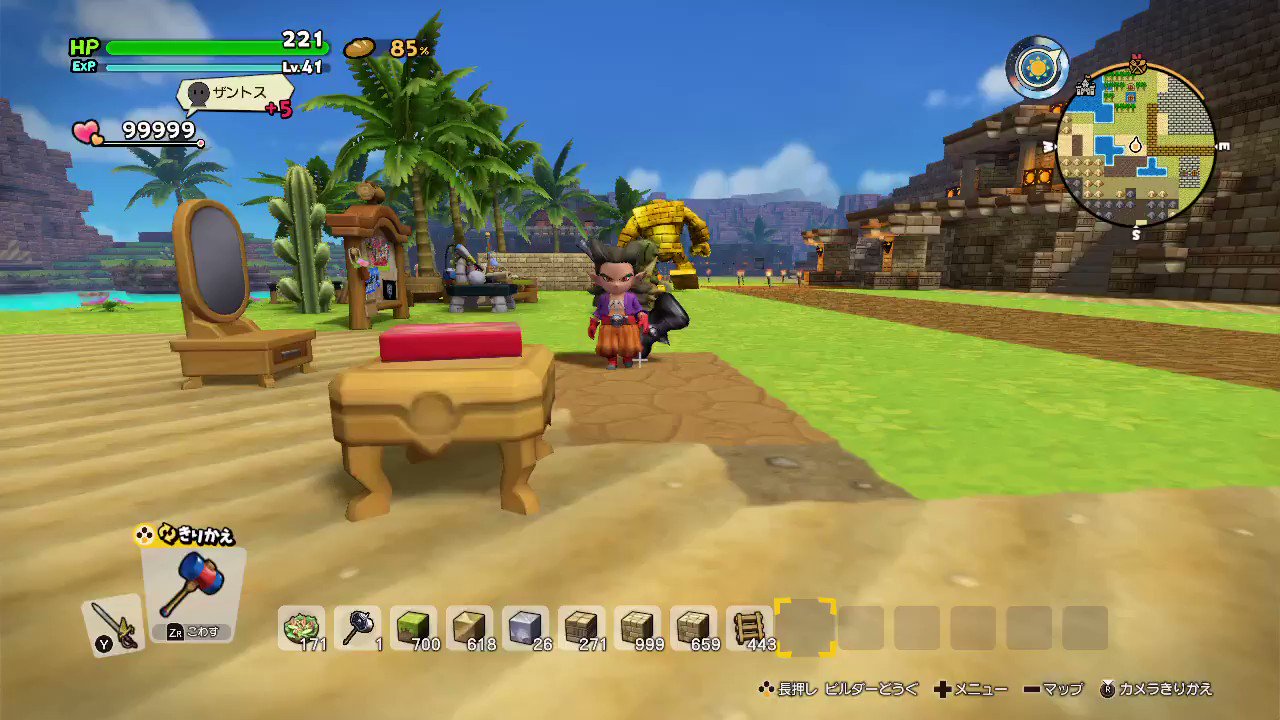The height and width of the screenshot is (720, 1280).
Task: Click the compass dial next to the minimap
Action: tap(1037, 68)
